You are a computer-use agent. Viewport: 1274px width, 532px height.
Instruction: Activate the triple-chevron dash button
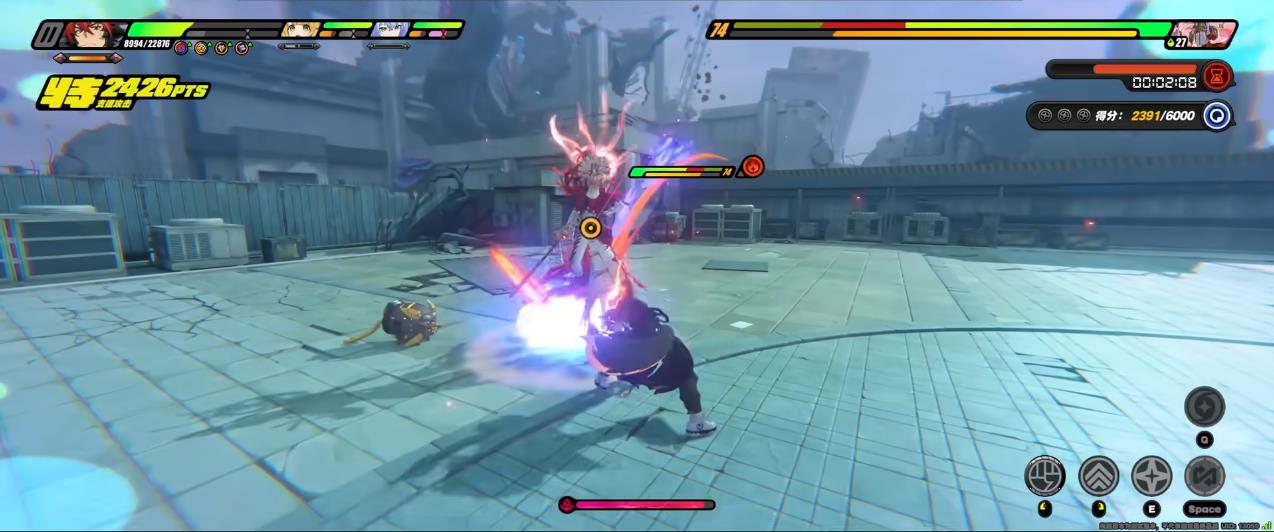click(x=1098, y=474)
